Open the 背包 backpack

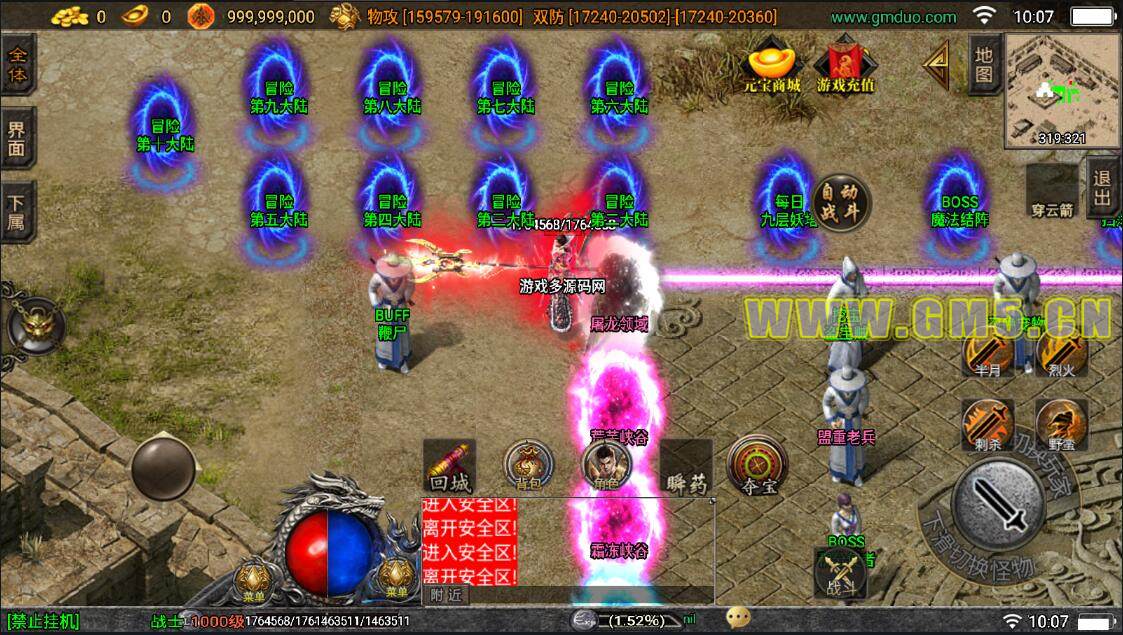tap(528, 464)
